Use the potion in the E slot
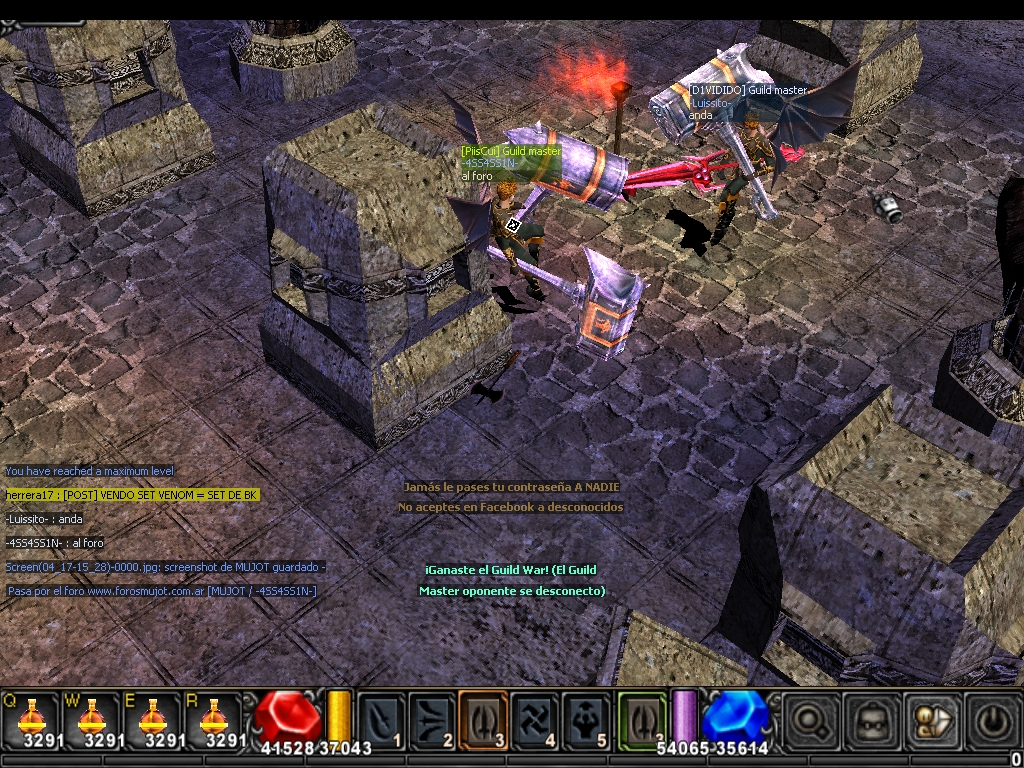This screenshot has height=768, width=1024. (x=152, y=718)
